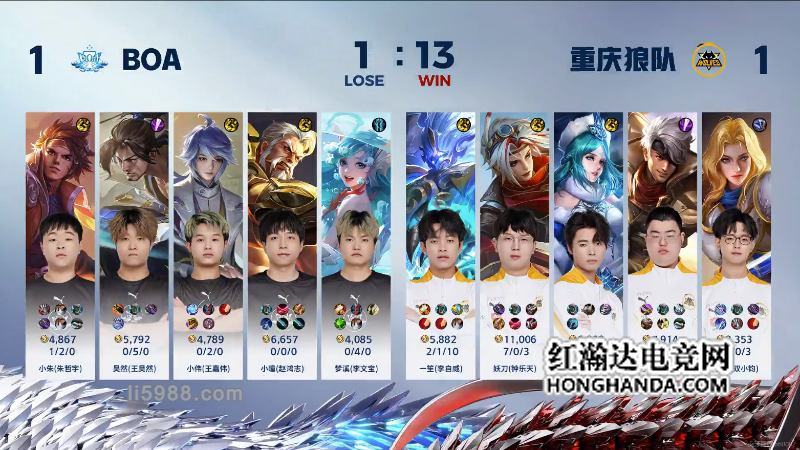This screenshot has width=800, height=450.
Task: Click the 重庆狼队 team logo
Action: pyautogui.click(x=709, y=60)
